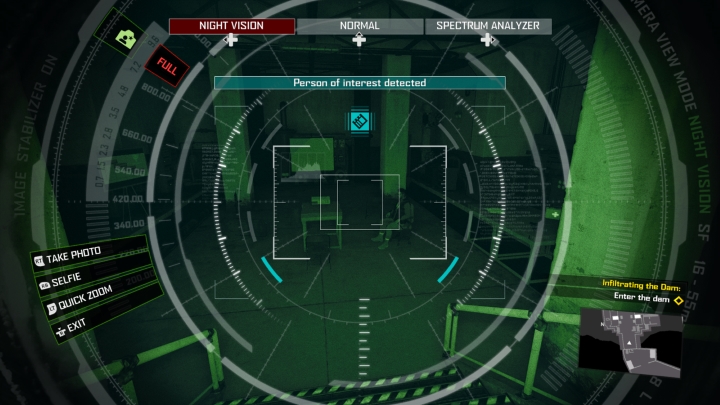Switch to Night Vision camera mode
This screenshot has height=405, width=720.
(232, 26)
